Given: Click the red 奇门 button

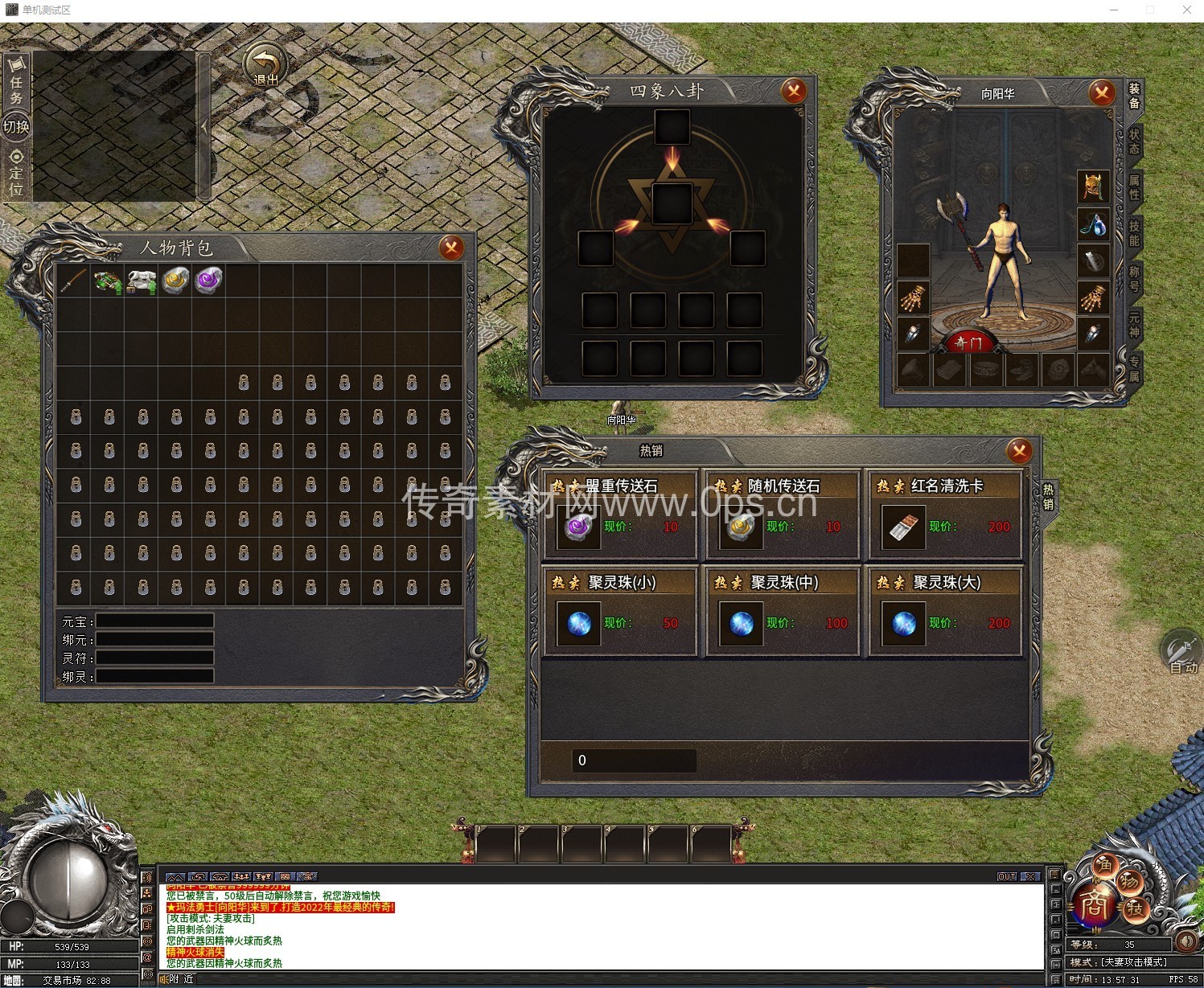Looking at the screenshot, I should (968, 343).
